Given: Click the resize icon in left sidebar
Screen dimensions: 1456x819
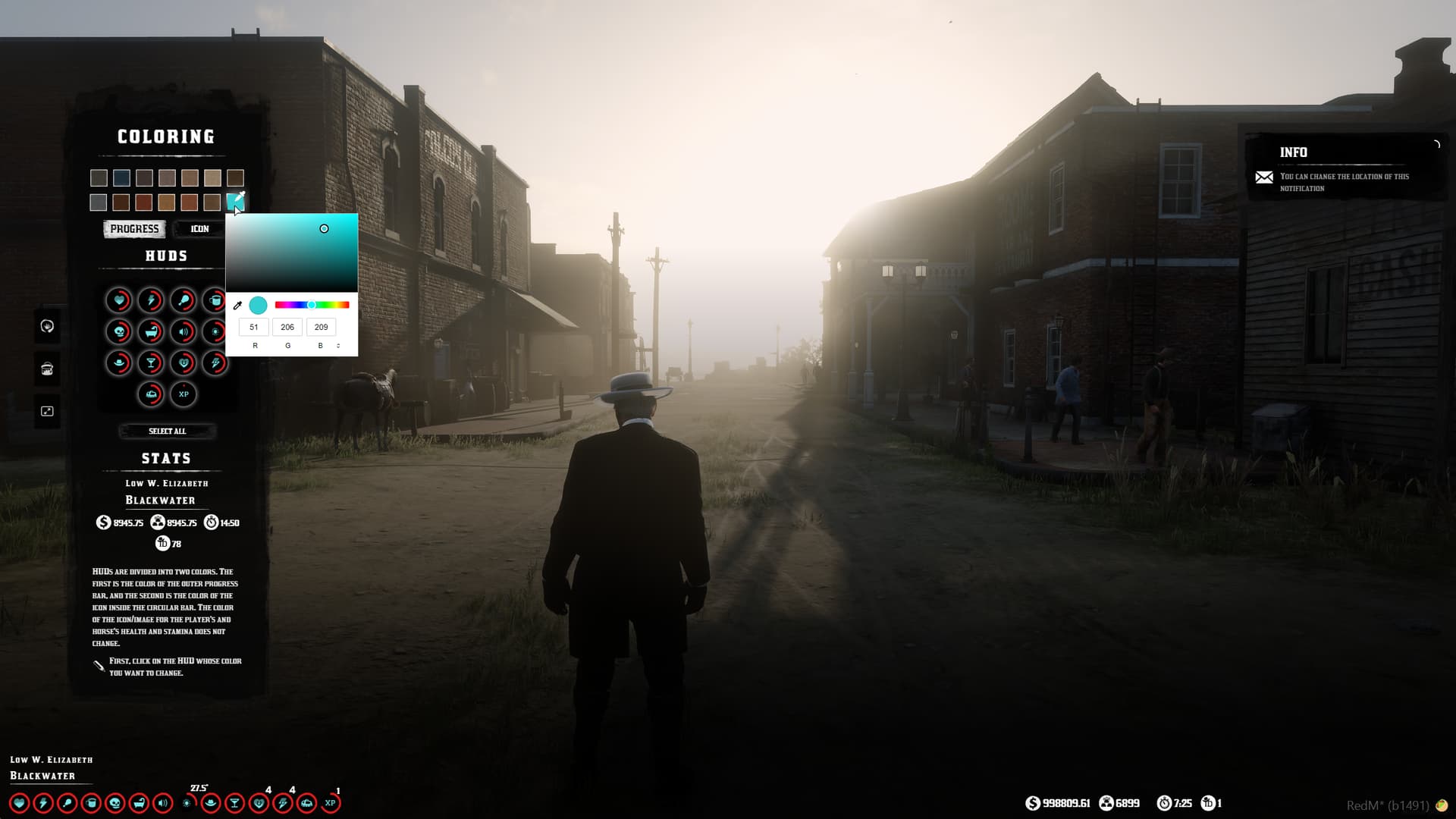Looking at the screenshot, I should click(x=47, y=410).
